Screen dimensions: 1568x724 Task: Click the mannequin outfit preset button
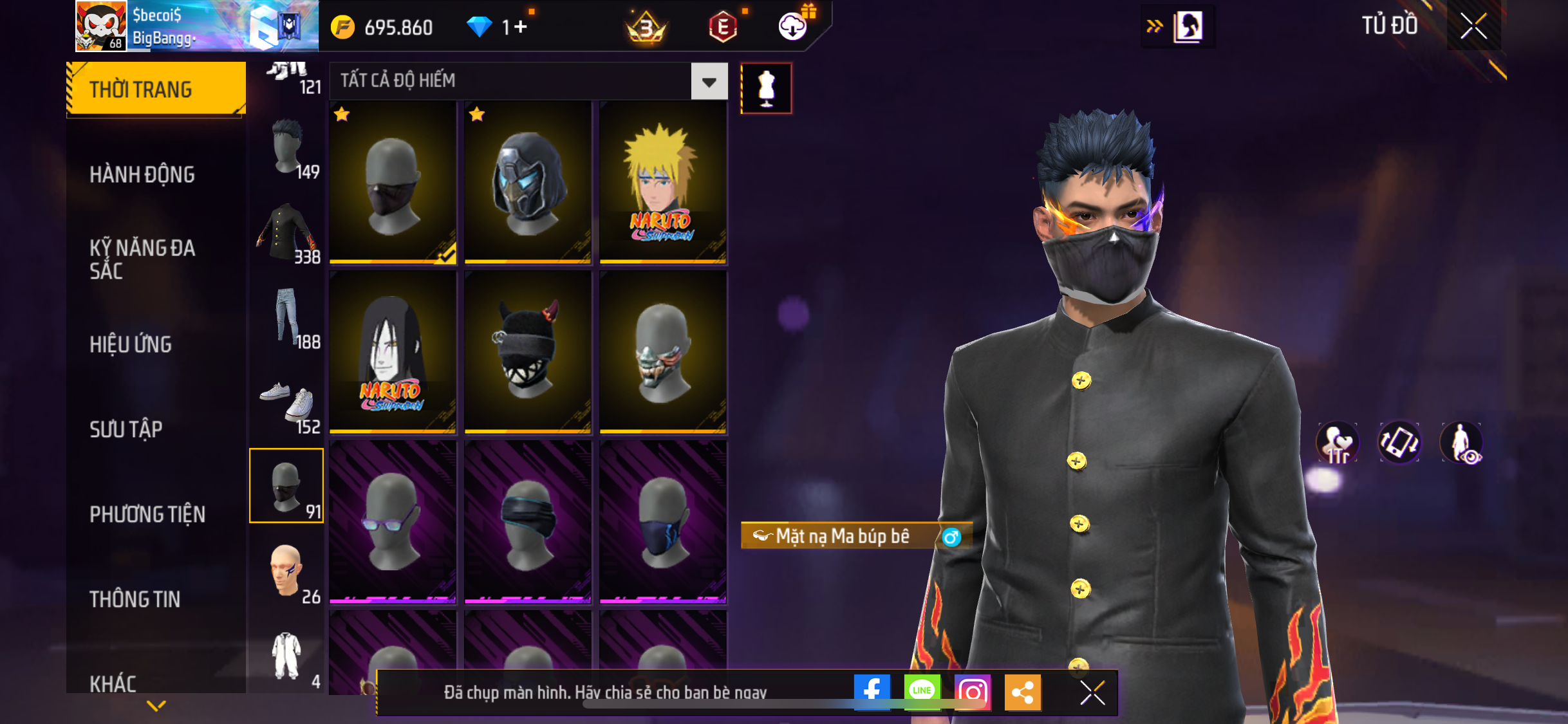tap(766, 88)
